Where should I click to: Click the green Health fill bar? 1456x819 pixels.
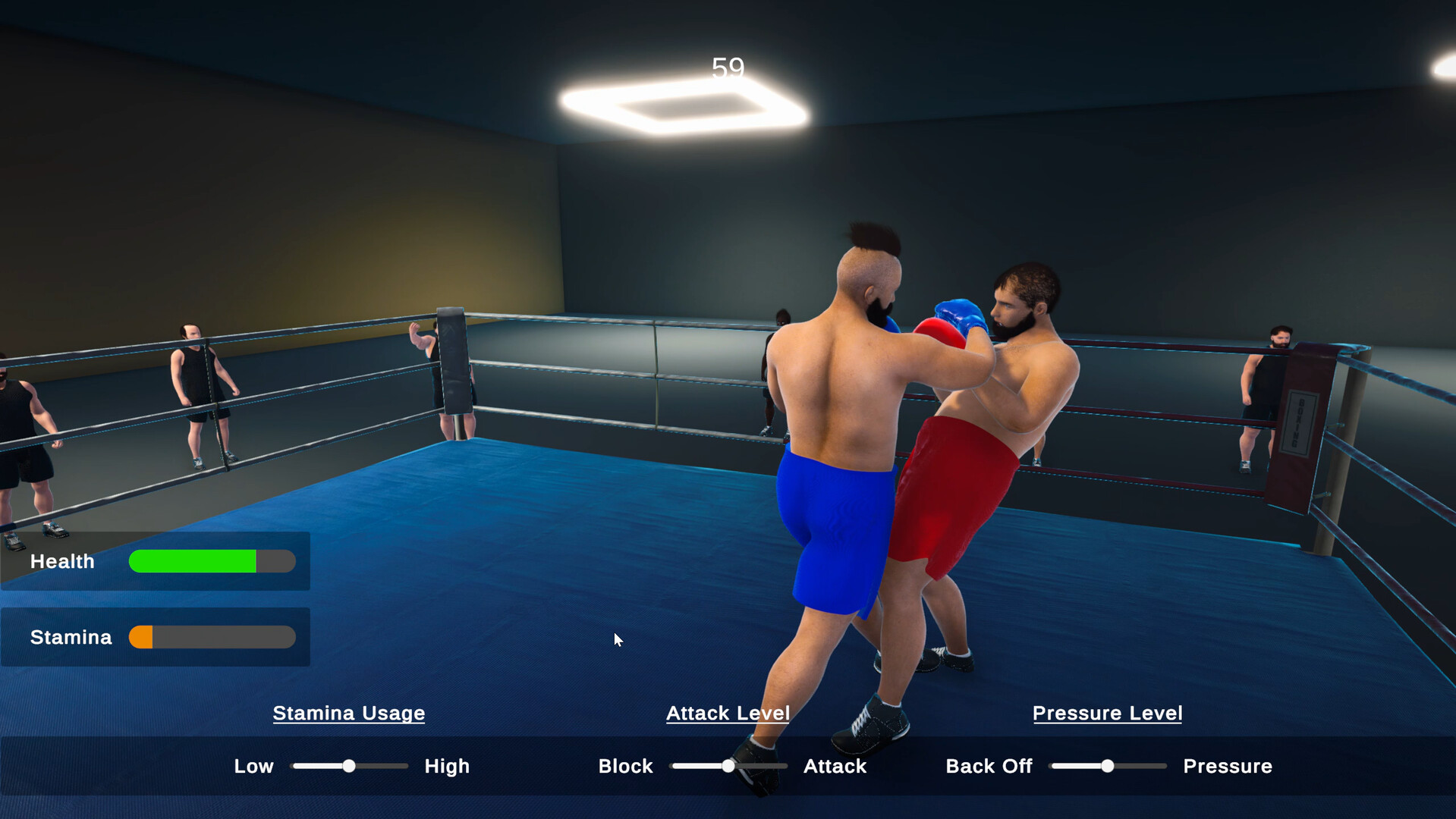pyautogui.click(x=193, y=561)
